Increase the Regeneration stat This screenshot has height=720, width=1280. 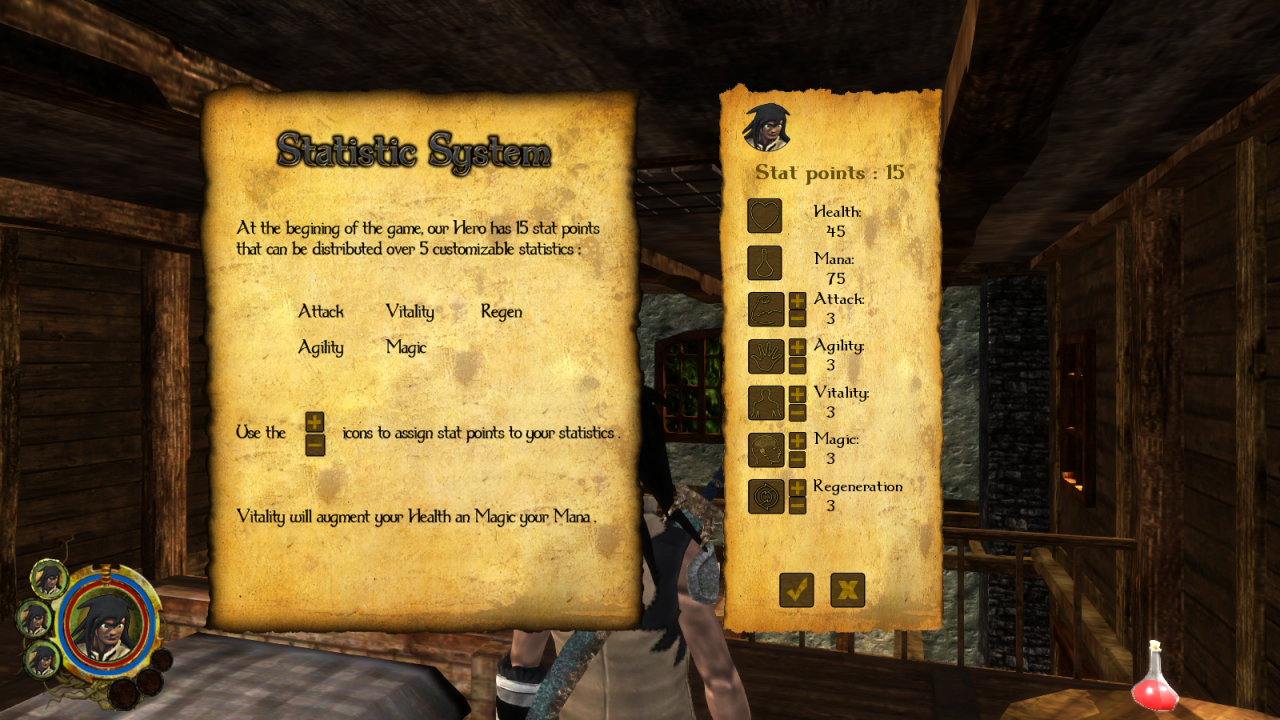click(x=797, y=487)
